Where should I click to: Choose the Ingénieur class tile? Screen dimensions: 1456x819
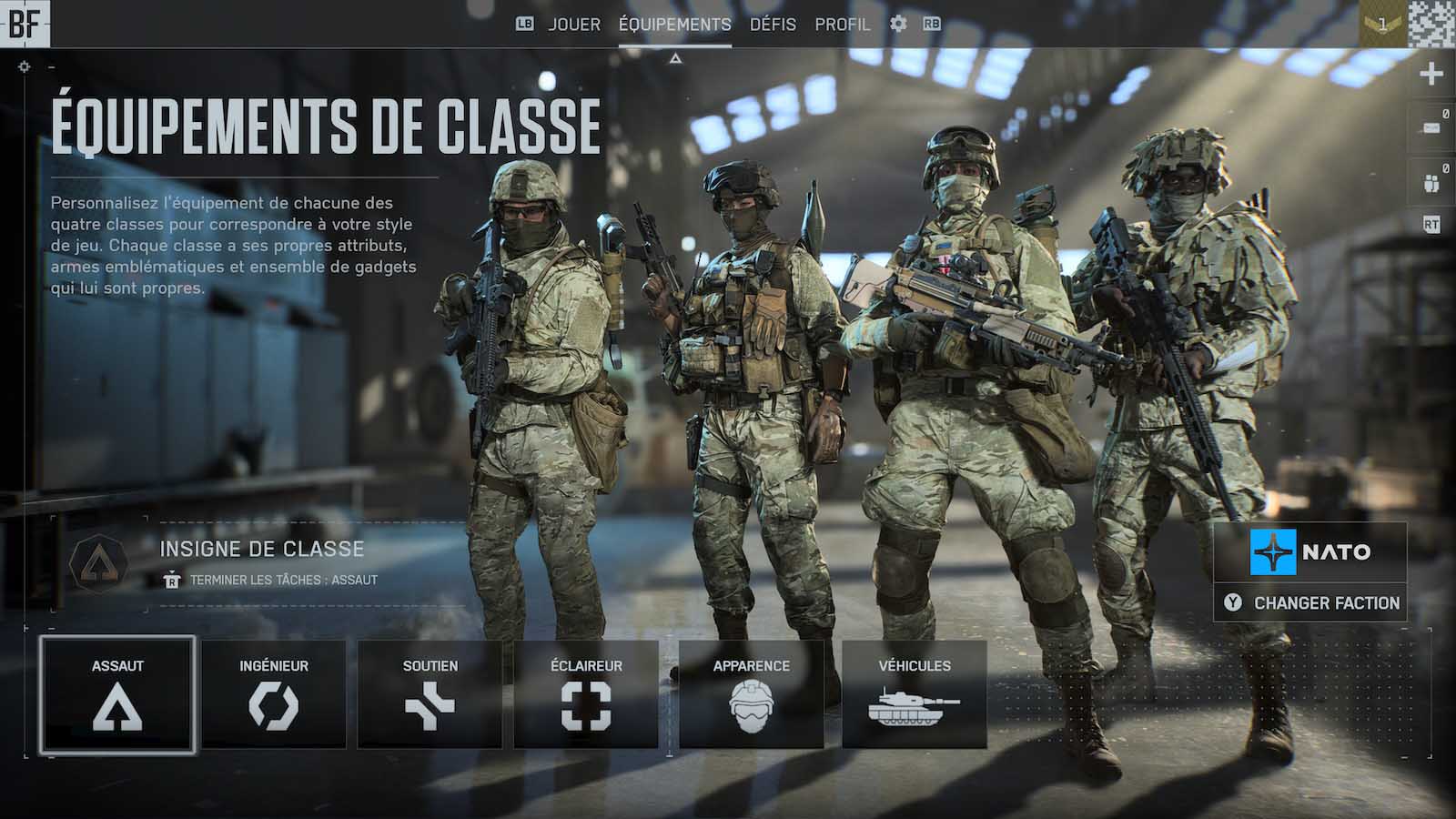273,694
